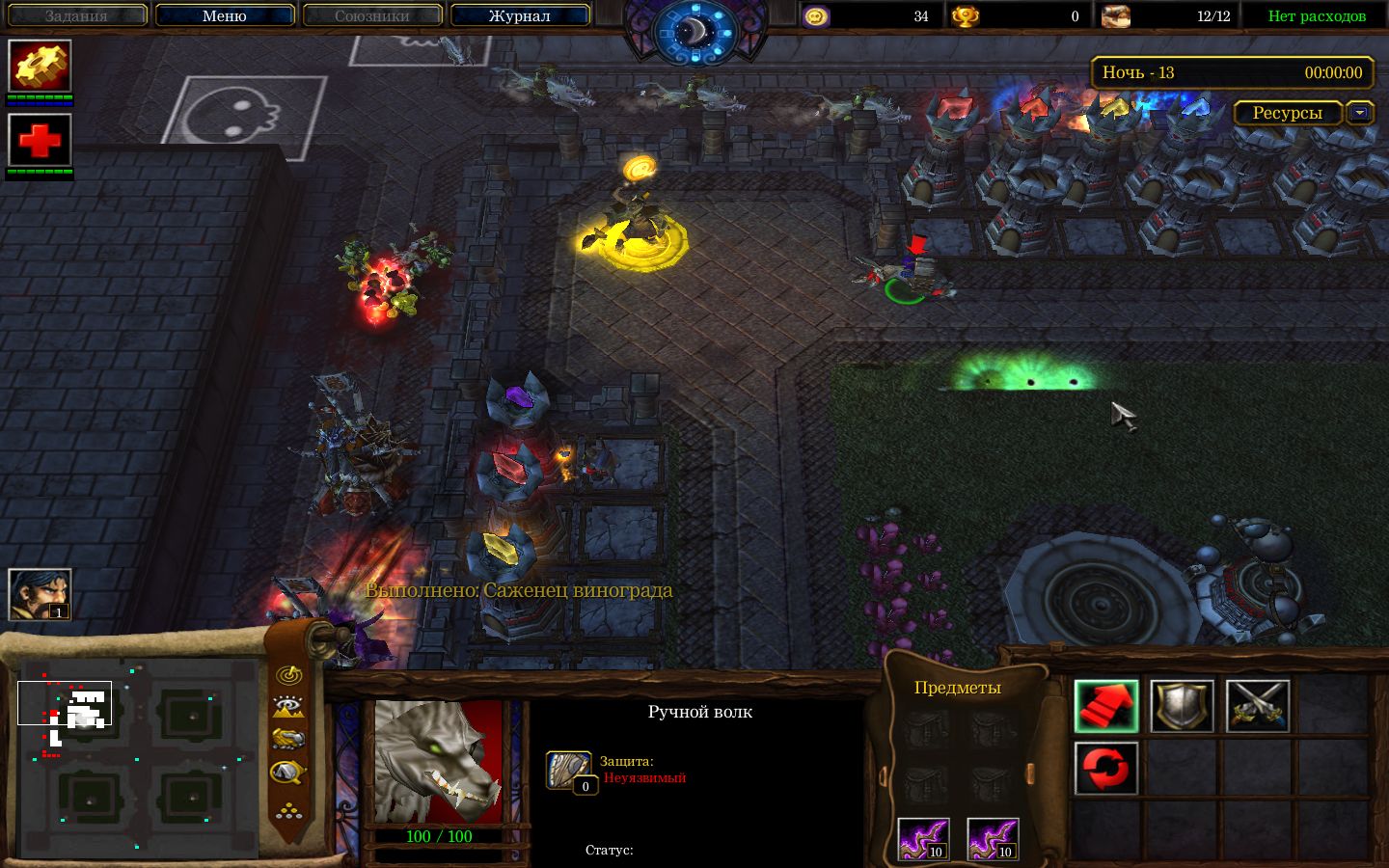Screen dimensions: 1389x868
Task: Toggle minimap terrain display button
Action: [288, 707]
